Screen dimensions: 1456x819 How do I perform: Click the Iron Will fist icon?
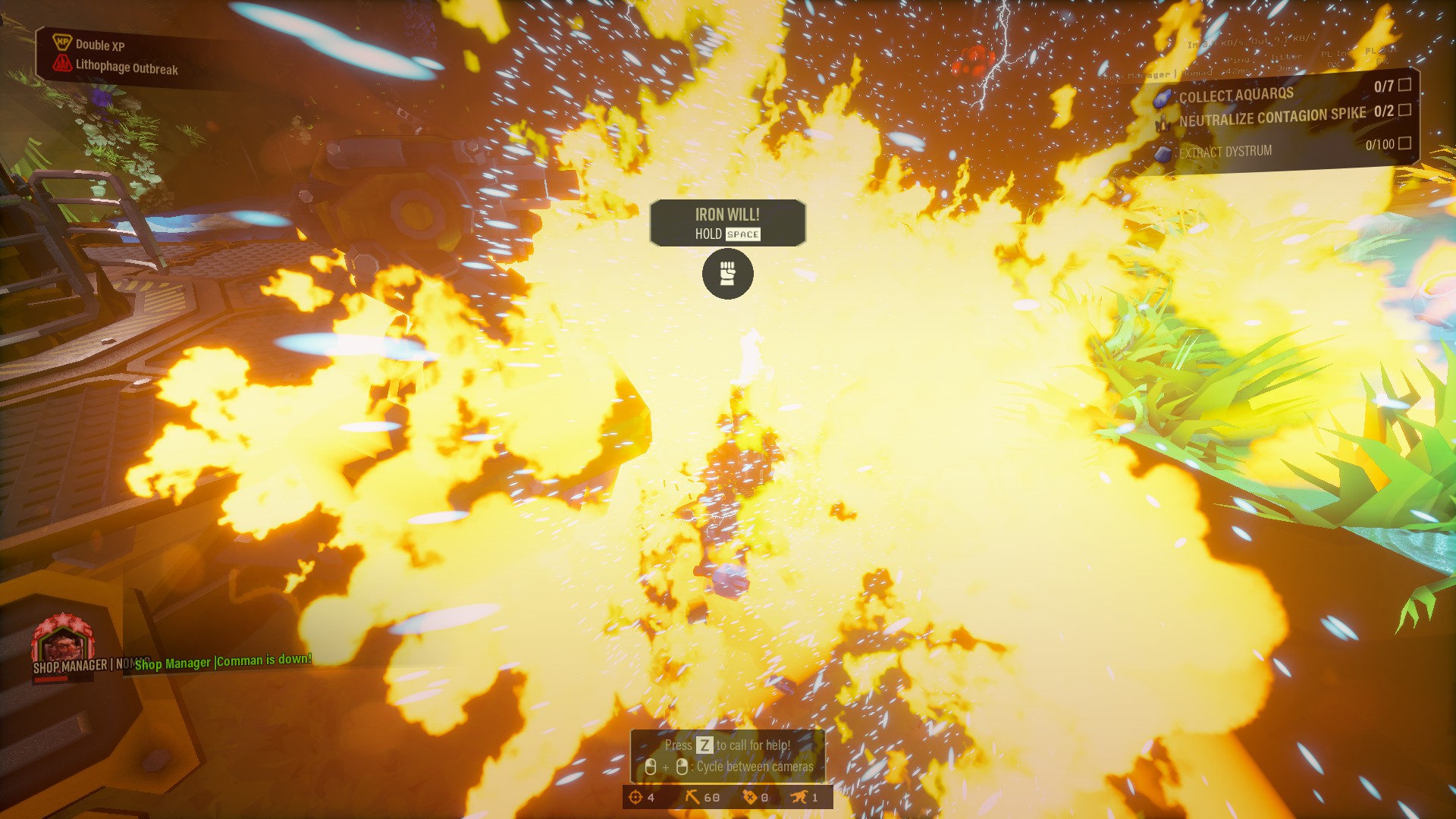727,274
